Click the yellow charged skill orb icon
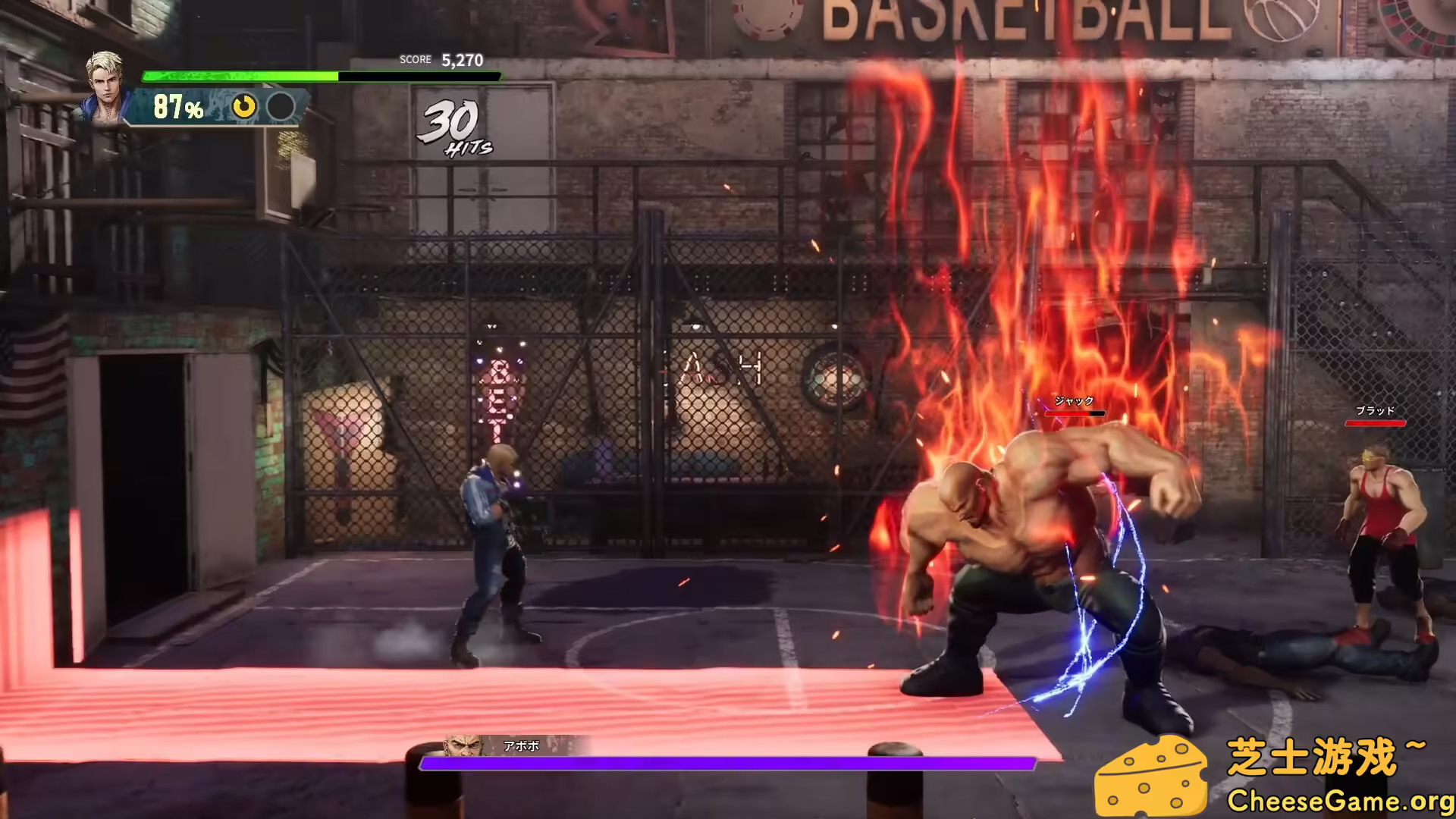 (243, 107)
